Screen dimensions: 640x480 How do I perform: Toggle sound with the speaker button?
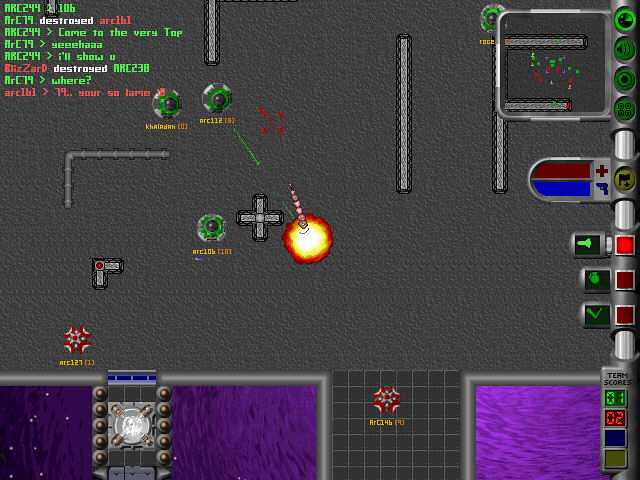point(624,49)
